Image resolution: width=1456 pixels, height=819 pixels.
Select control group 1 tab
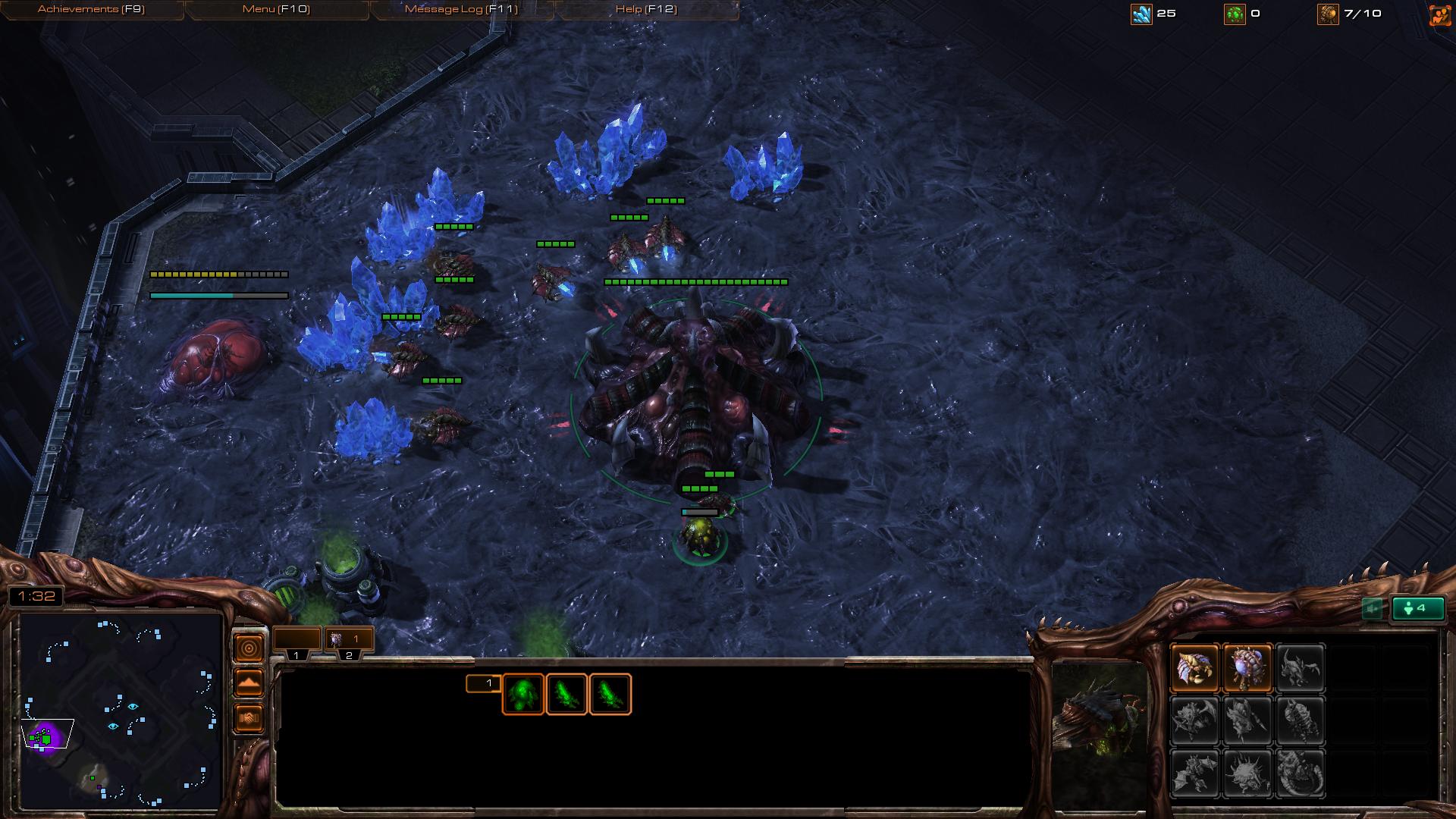tap(297, 642)
